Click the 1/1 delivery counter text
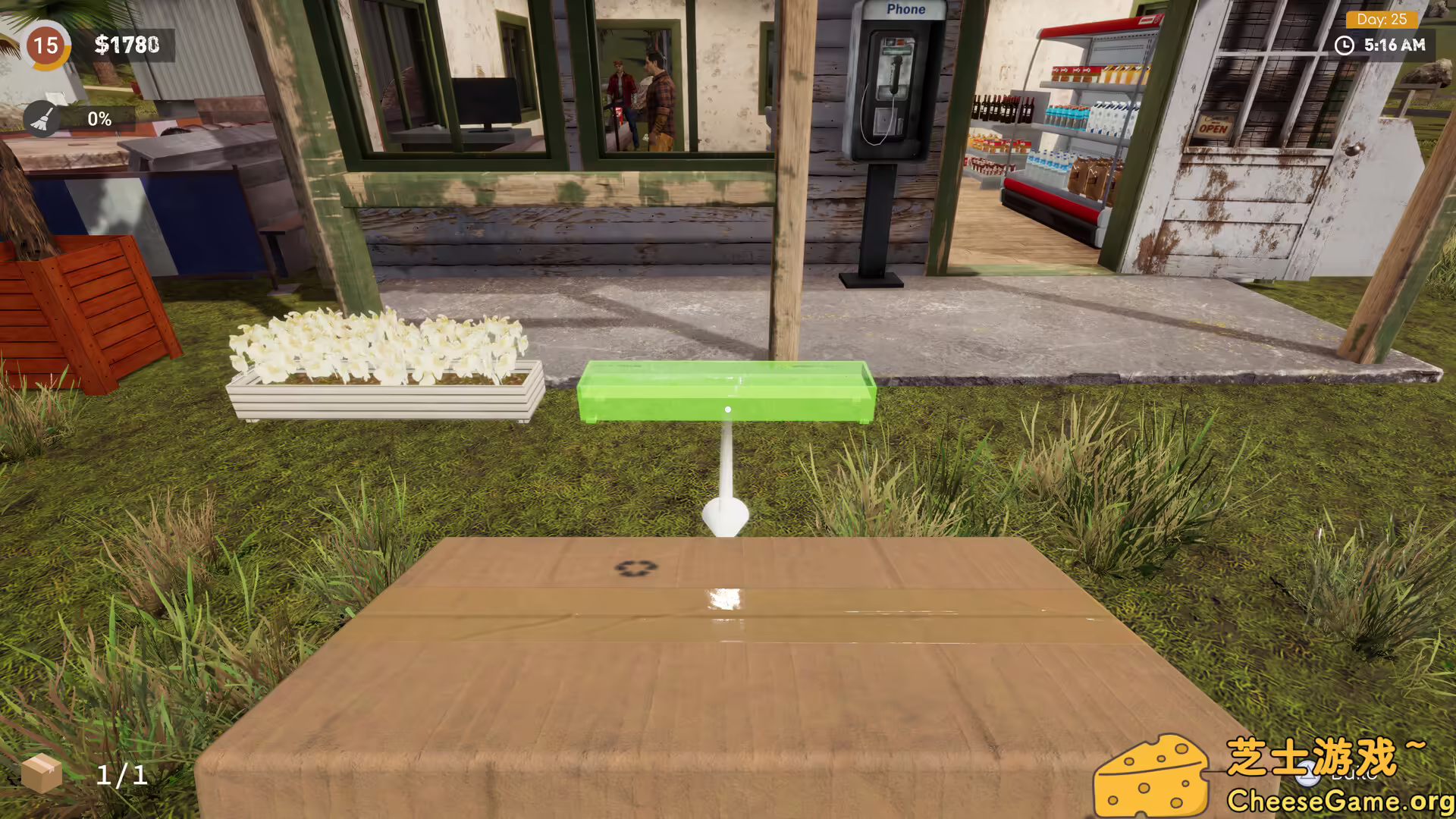This screenshot has width=1456, height=819. (121, 775)
